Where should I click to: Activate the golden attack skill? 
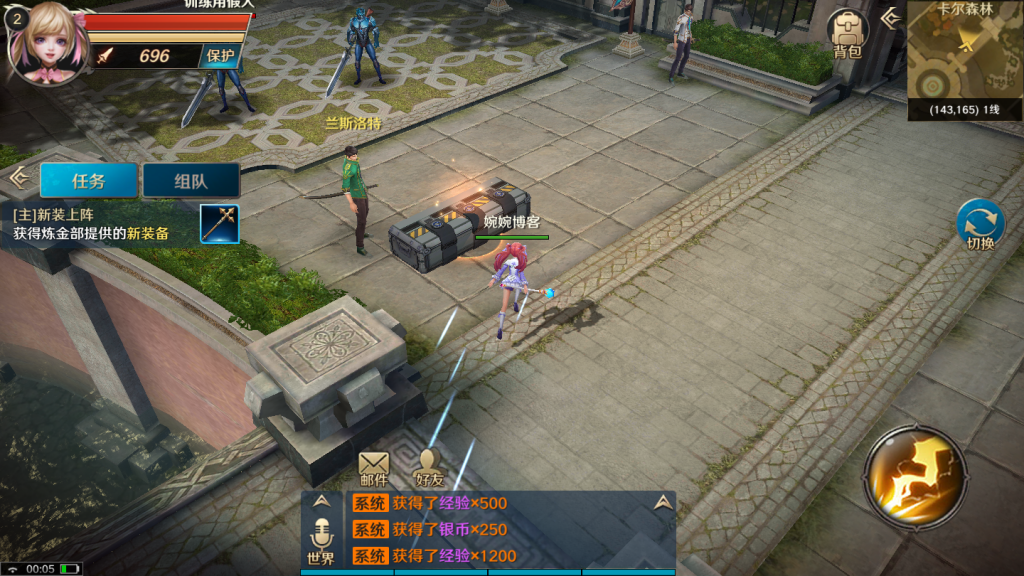[915, 475]
